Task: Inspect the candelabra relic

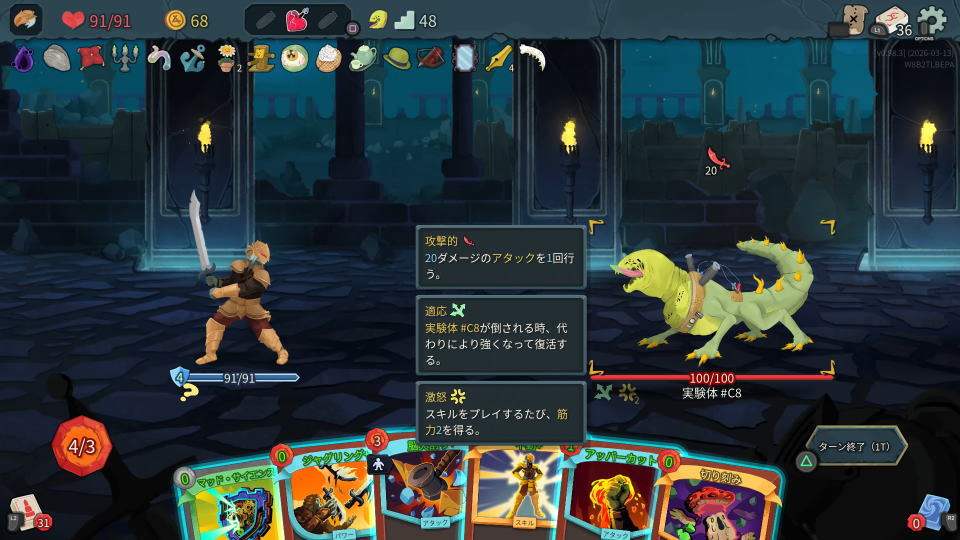Action: [124, 58]
